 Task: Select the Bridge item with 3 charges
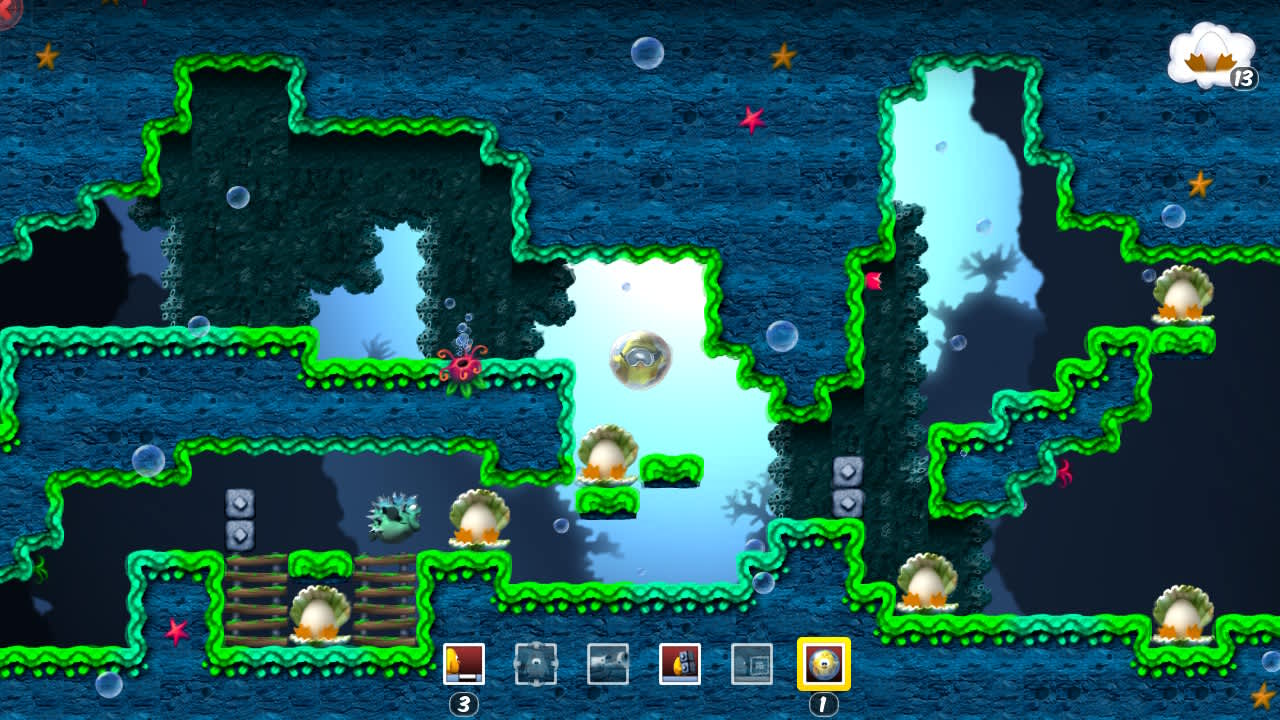[466, 662]
